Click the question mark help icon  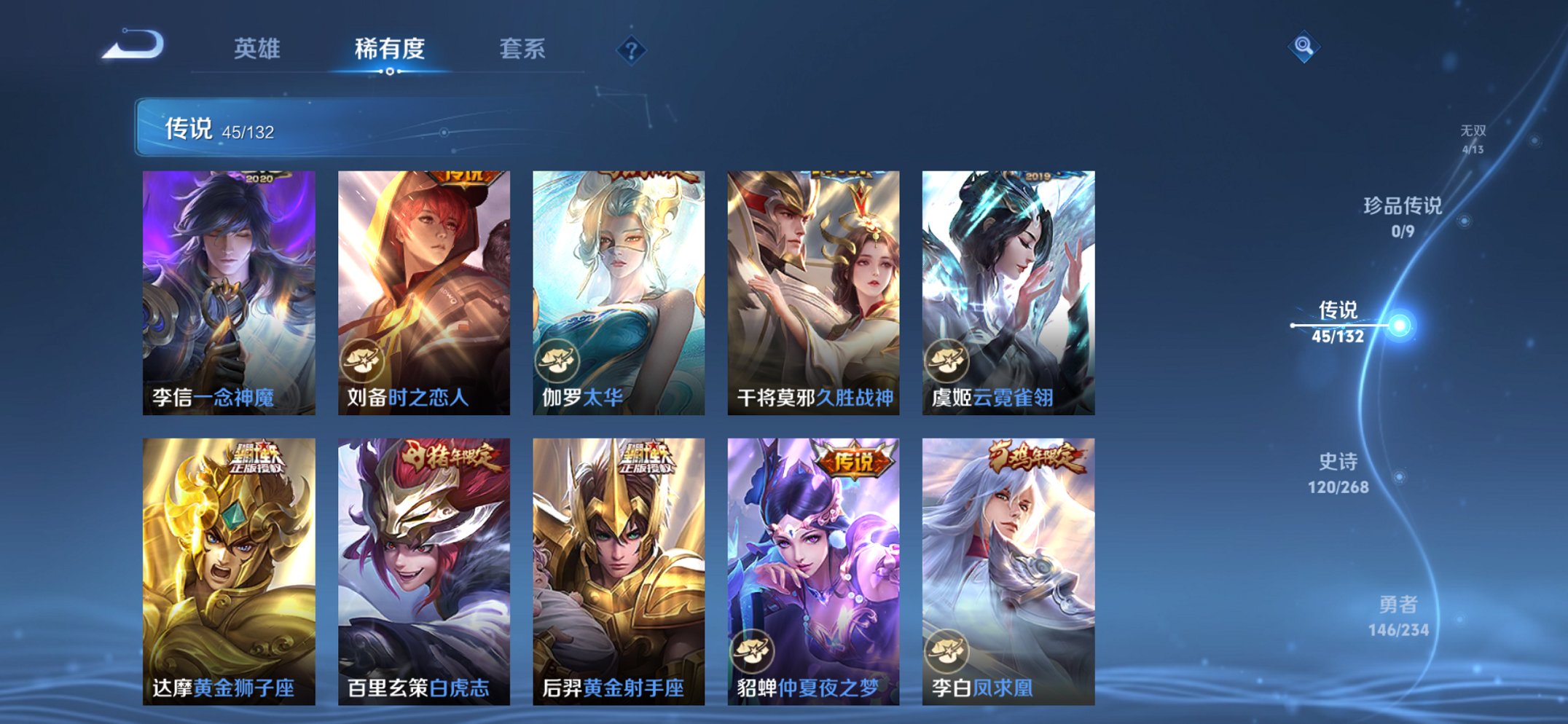coord(631,50)
